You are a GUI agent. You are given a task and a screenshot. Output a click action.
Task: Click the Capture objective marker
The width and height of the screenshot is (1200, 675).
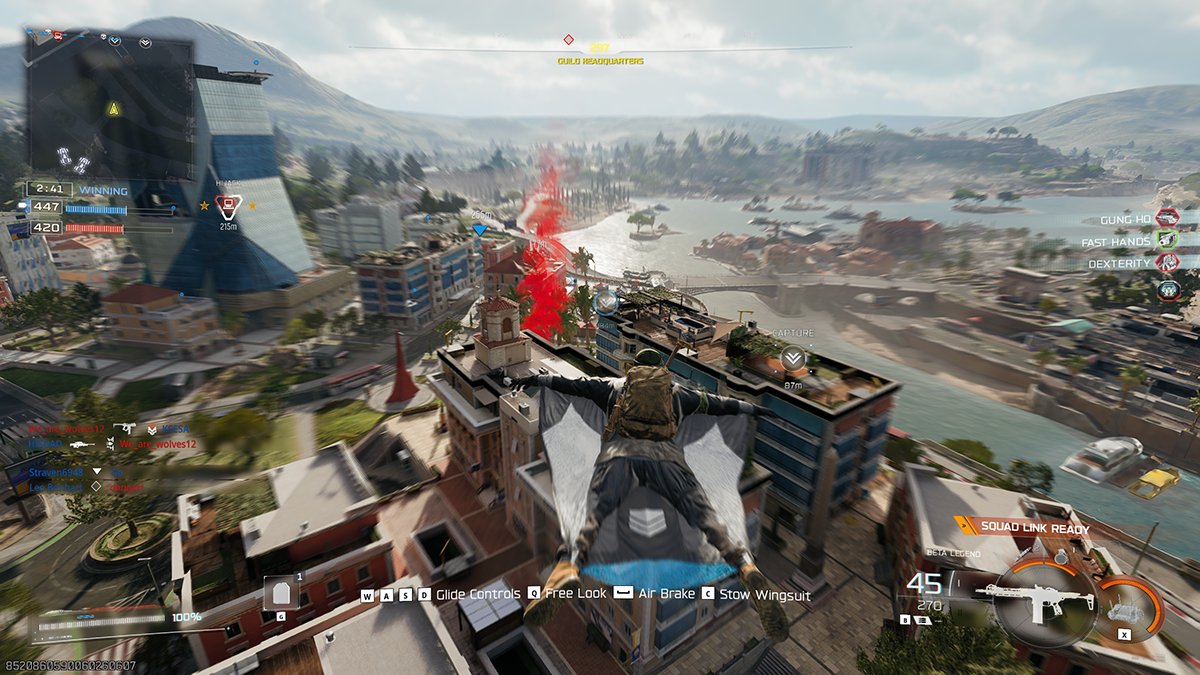[x=793, y=356]
